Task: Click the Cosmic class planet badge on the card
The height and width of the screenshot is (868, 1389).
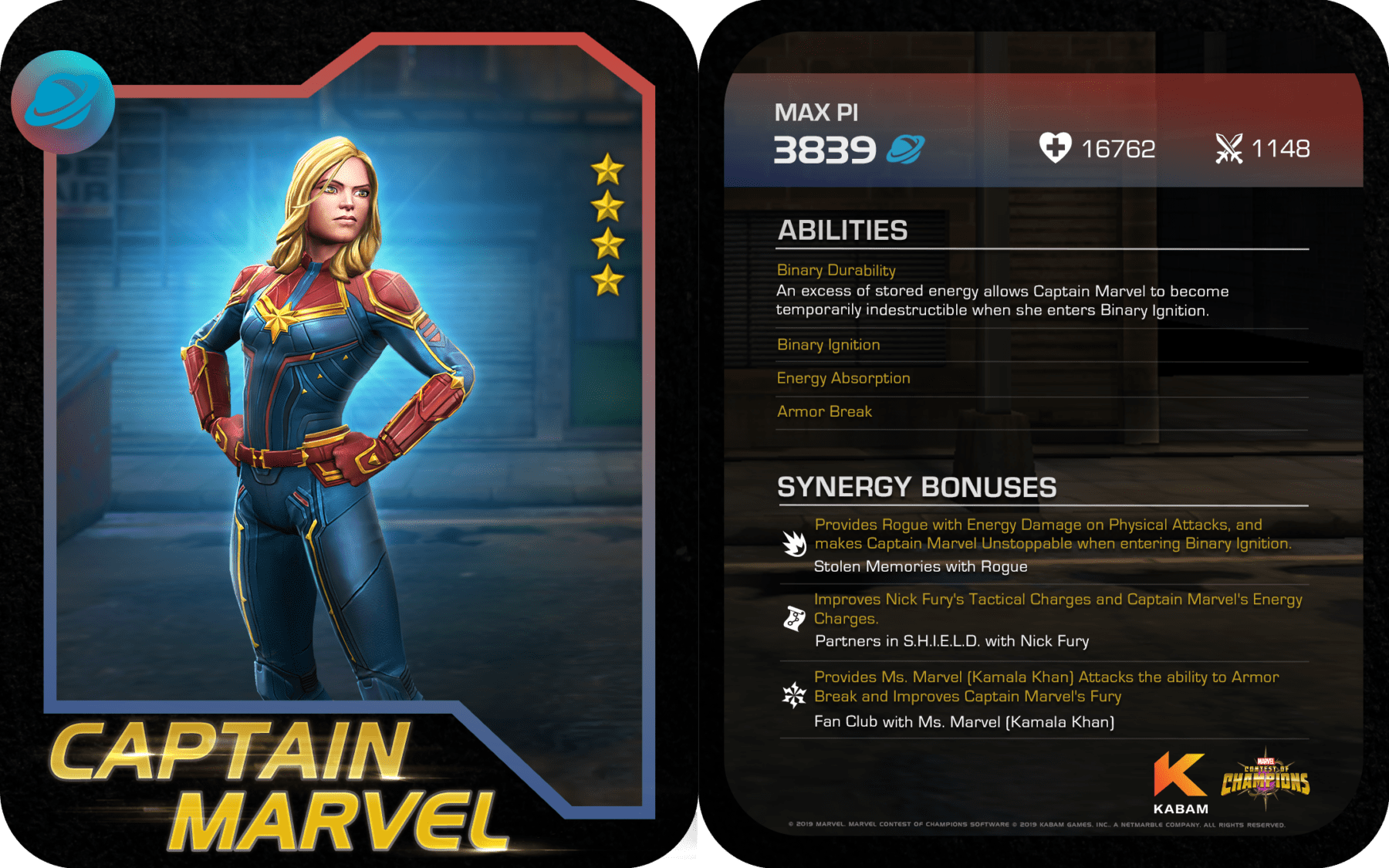Action: (63, 102)
